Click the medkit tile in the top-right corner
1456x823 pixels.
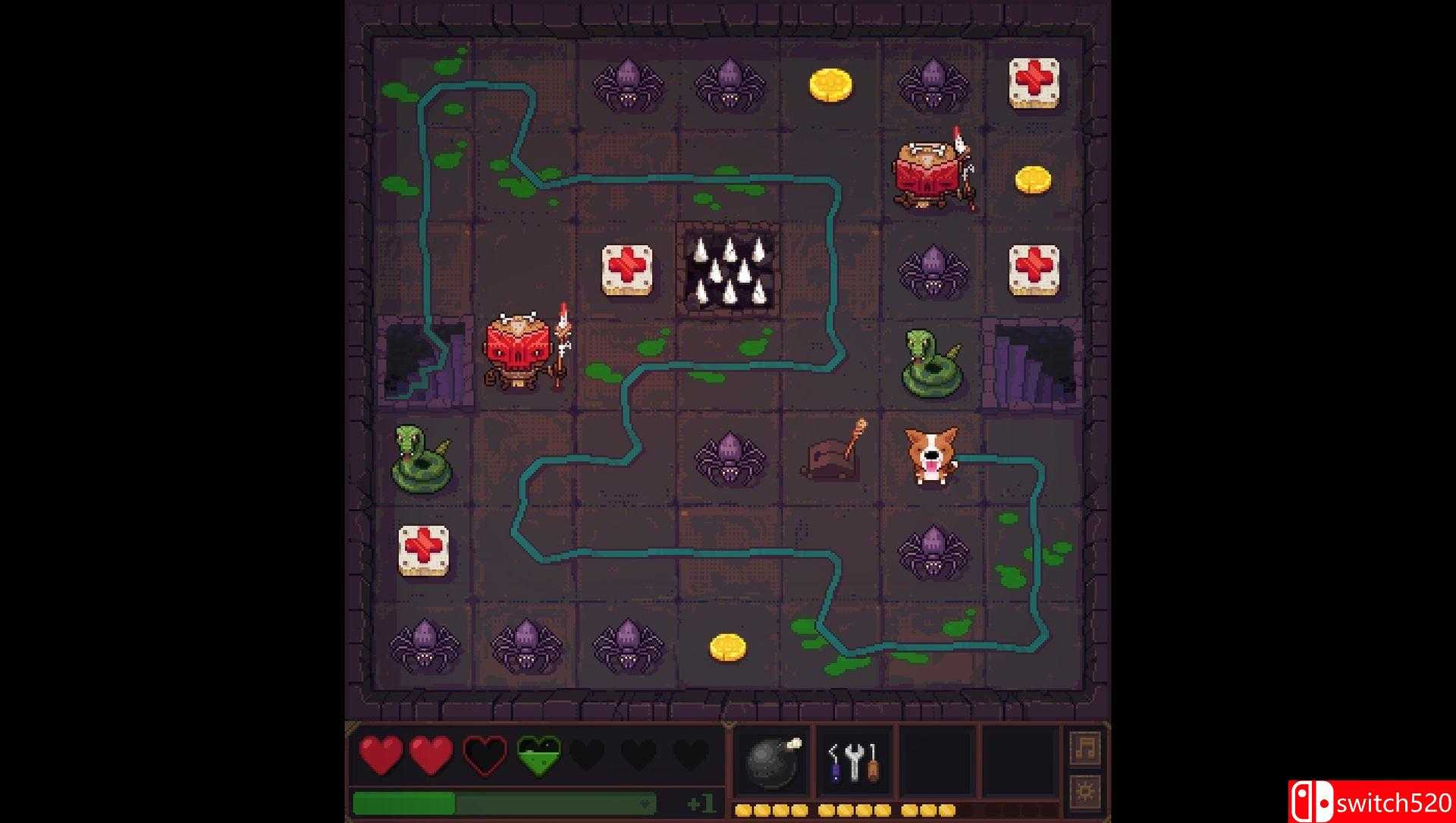click(1034, 83)
